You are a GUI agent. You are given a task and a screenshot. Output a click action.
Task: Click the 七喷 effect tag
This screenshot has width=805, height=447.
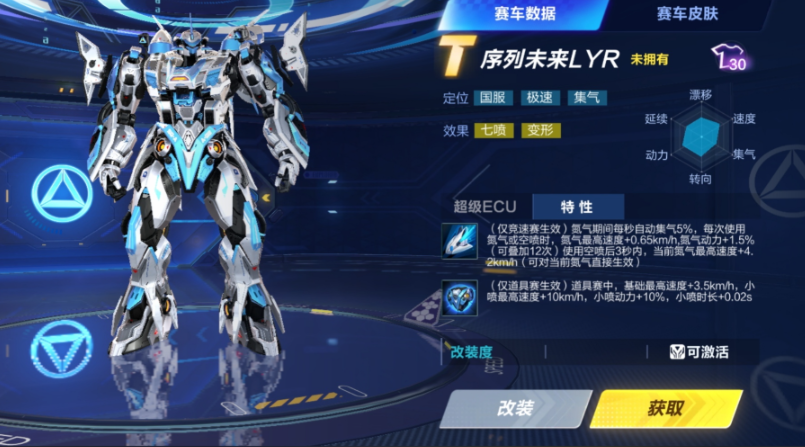point(492,130)
